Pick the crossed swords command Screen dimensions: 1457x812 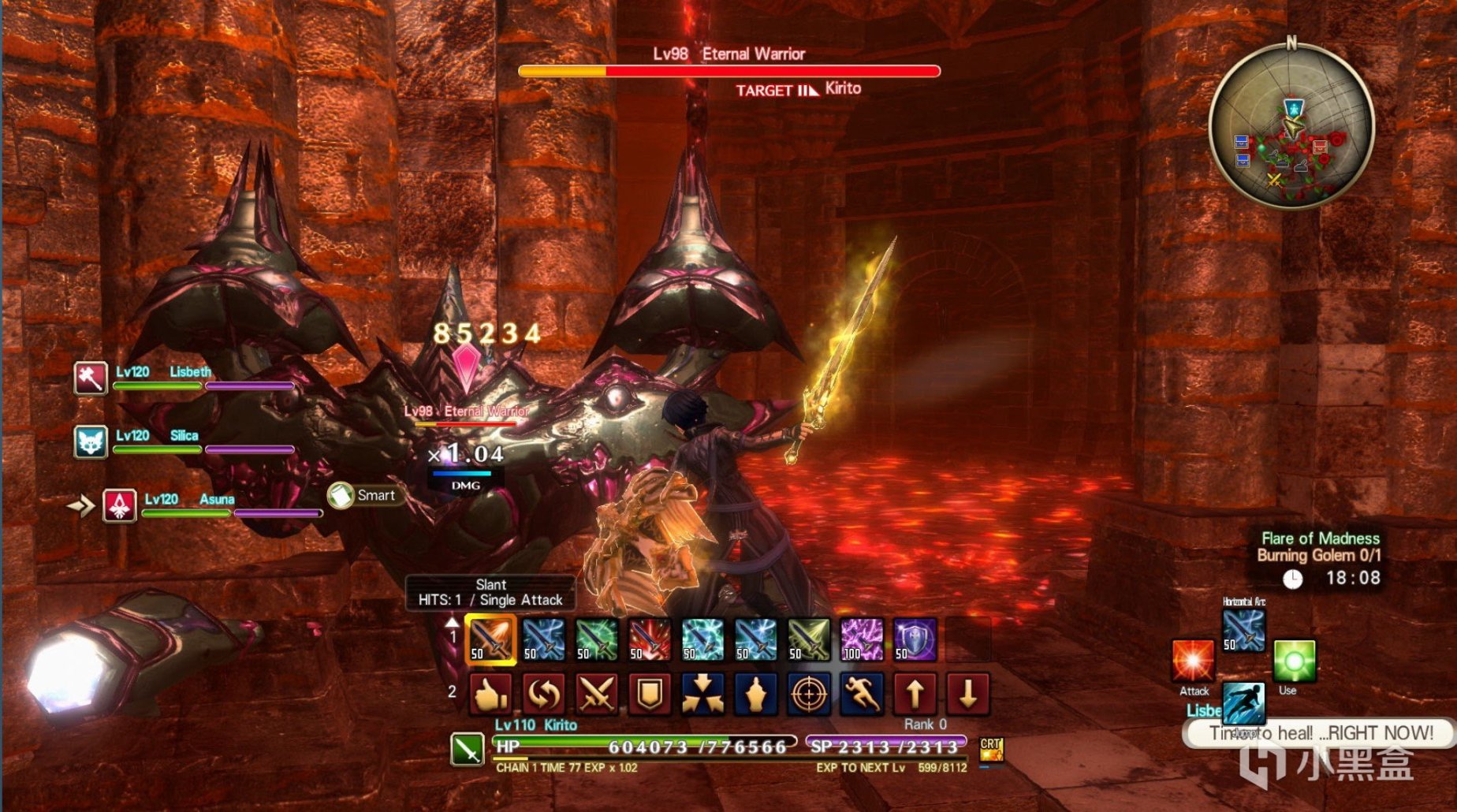click(x=597, y=695)
